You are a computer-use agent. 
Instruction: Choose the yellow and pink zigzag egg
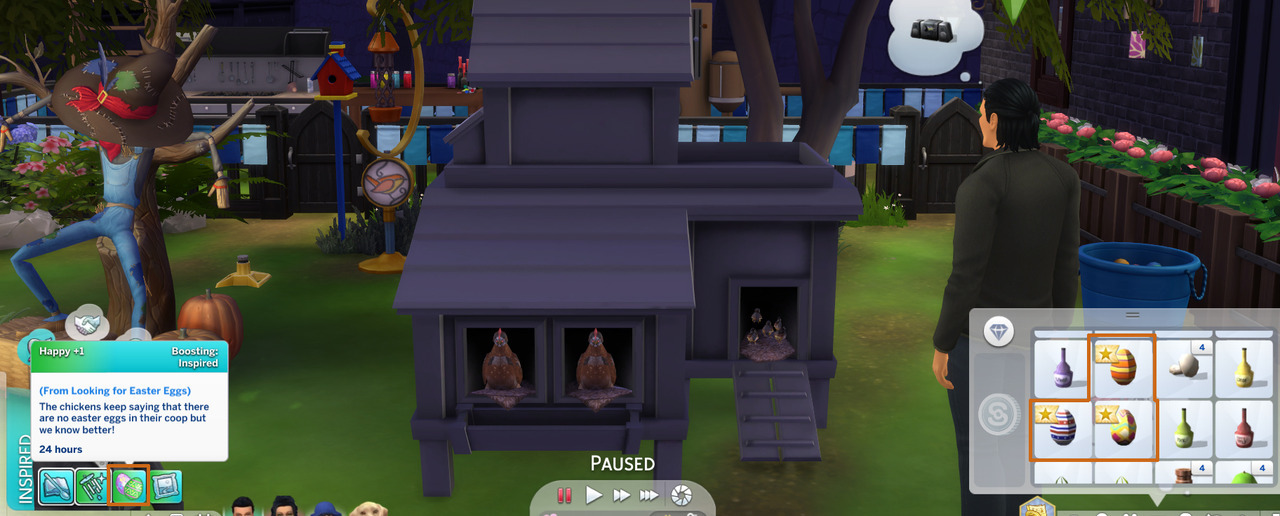(1122, 428)
